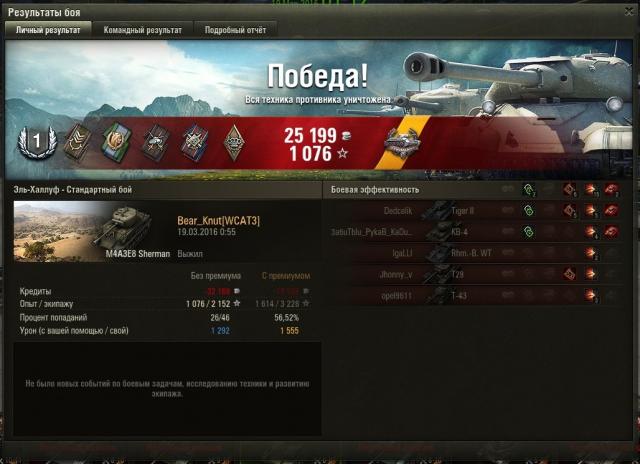640x464 pixels.
Task: Select the Личный результат tab
Action: click(49, 30)
